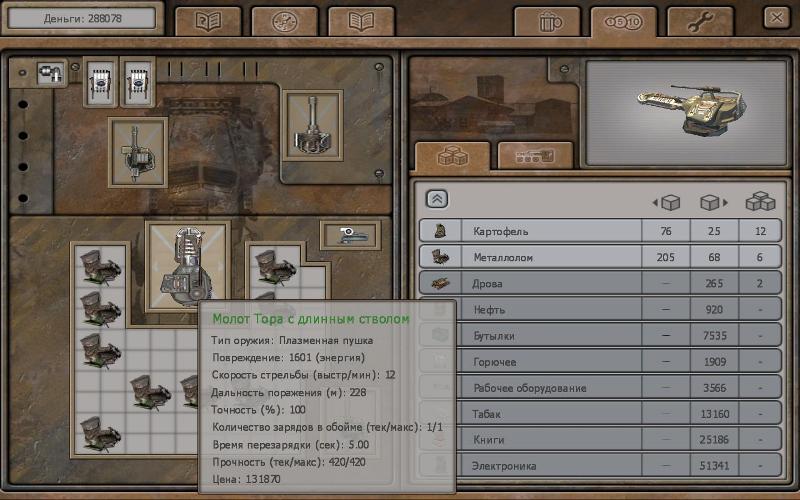Open the wrench repair tab
Image resolution: width=800 pixels, height=500 pixels.
(700, 21)
